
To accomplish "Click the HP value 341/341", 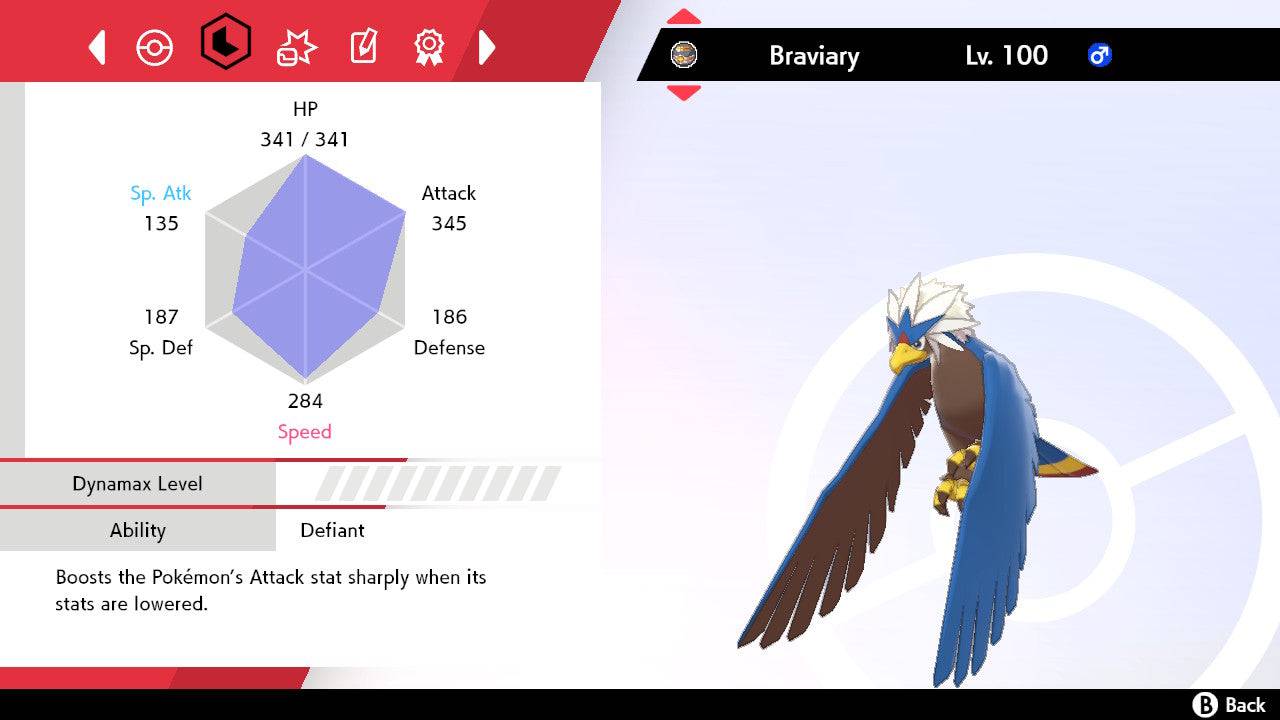I will tap(305, 140).
